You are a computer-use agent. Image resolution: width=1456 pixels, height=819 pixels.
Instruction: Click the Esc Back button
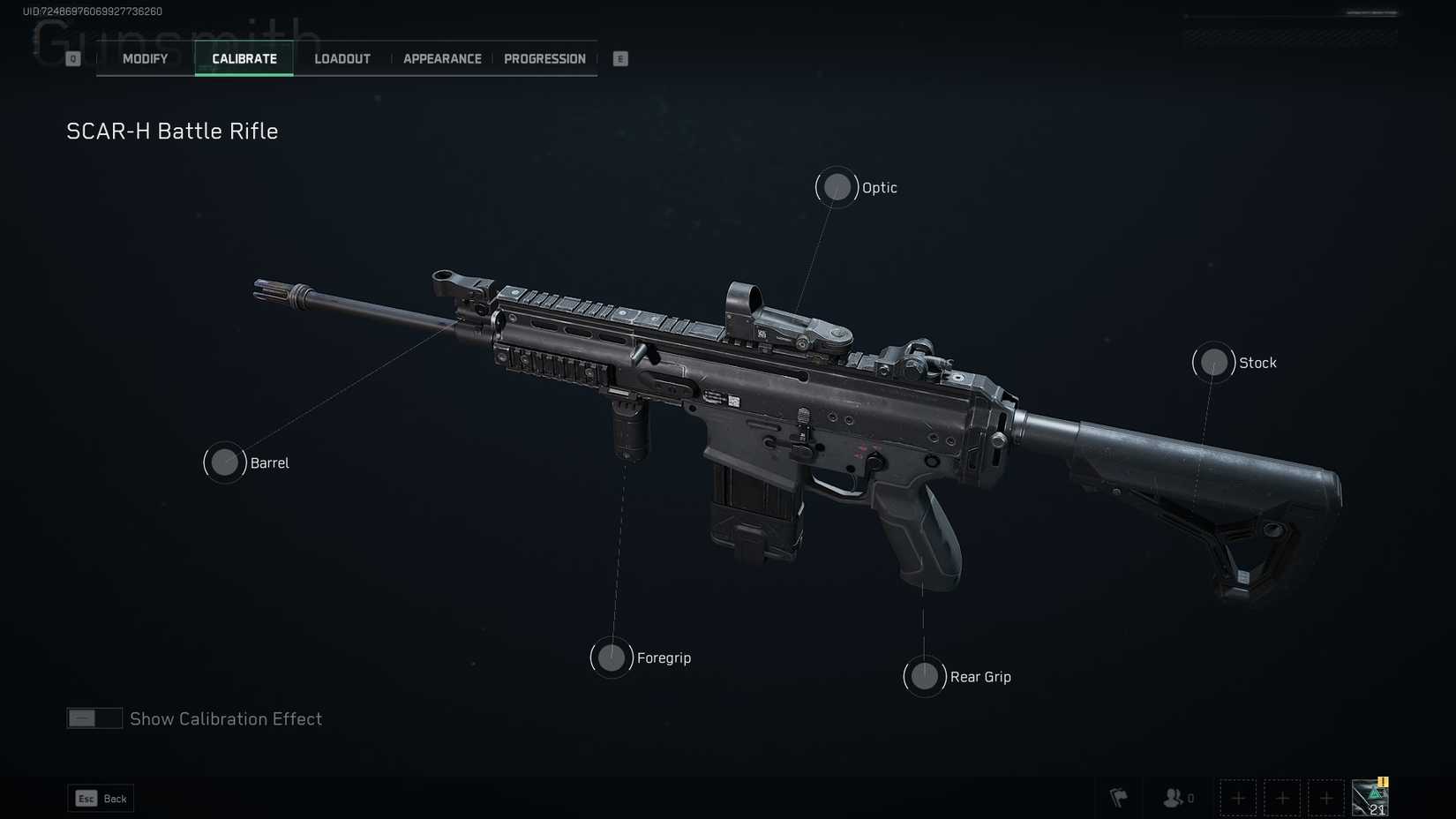[100, 798]
